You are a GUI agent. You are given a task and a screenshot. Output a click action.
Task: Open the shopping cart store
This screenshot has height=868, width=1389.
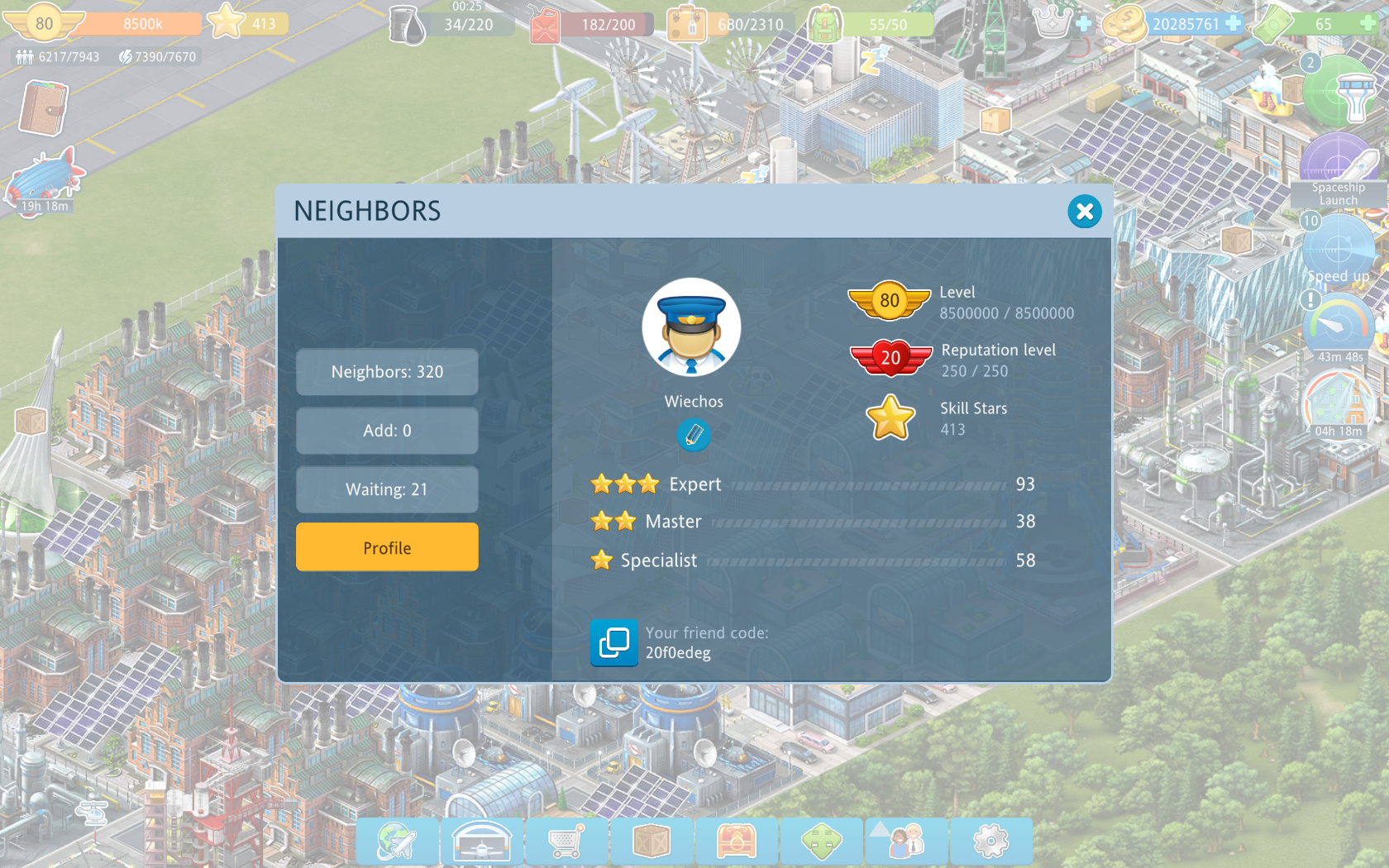(x=567, y=842)
